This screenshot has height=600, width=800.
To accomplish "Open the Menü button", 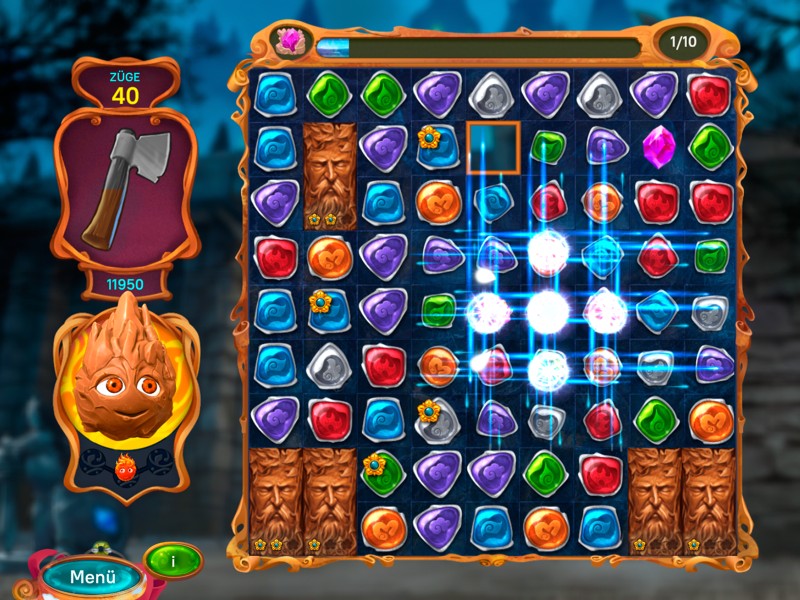I will 93,577.
